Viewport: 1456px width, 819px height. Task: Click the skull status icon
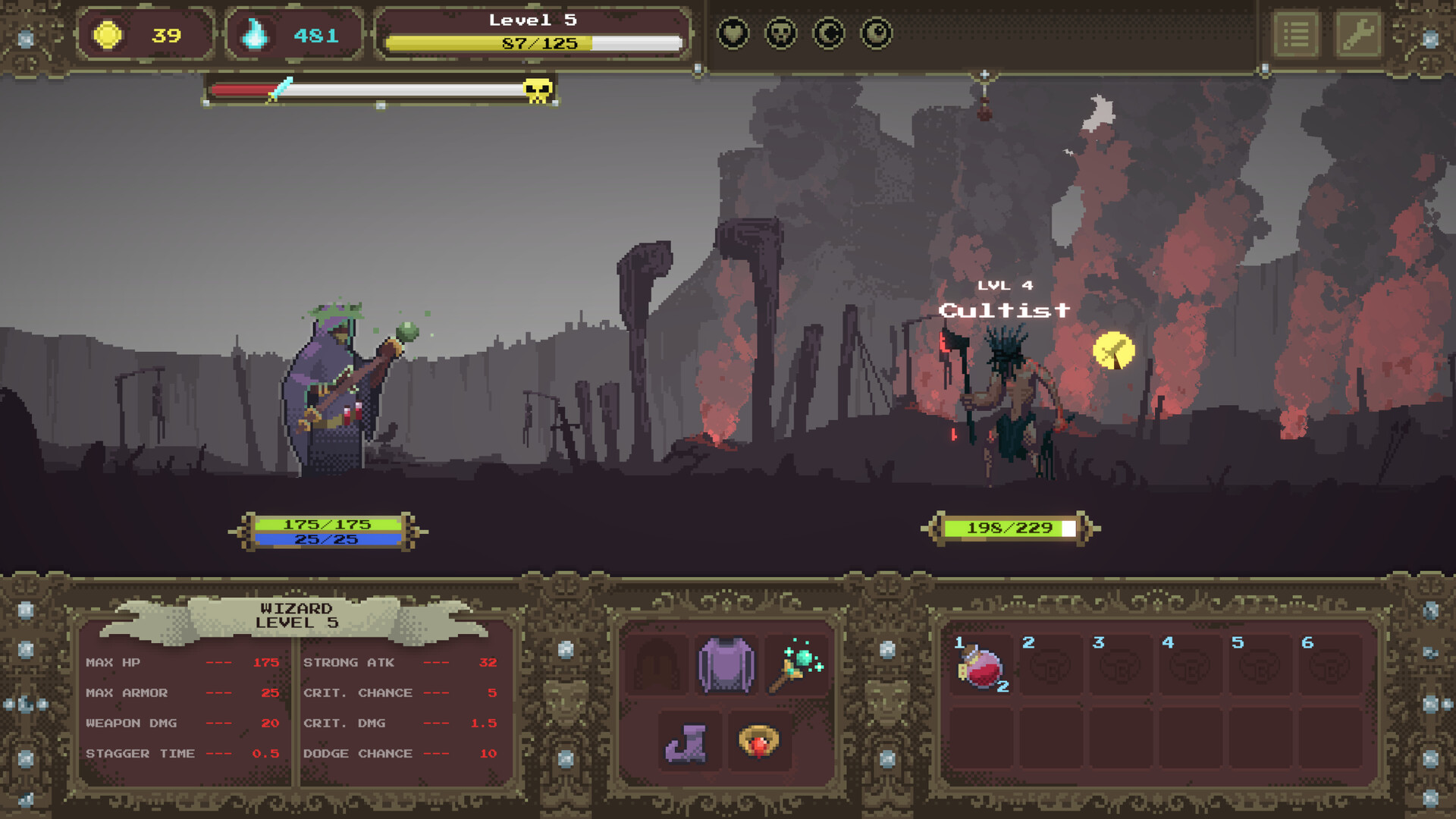780,33
